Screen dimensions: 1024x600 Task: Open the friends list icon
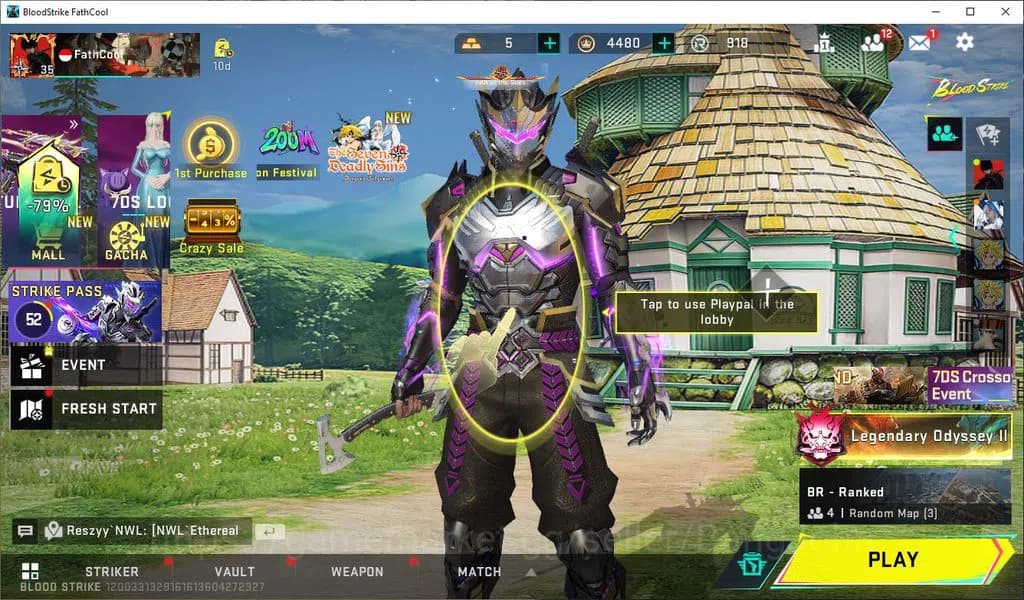pos(873,42)
